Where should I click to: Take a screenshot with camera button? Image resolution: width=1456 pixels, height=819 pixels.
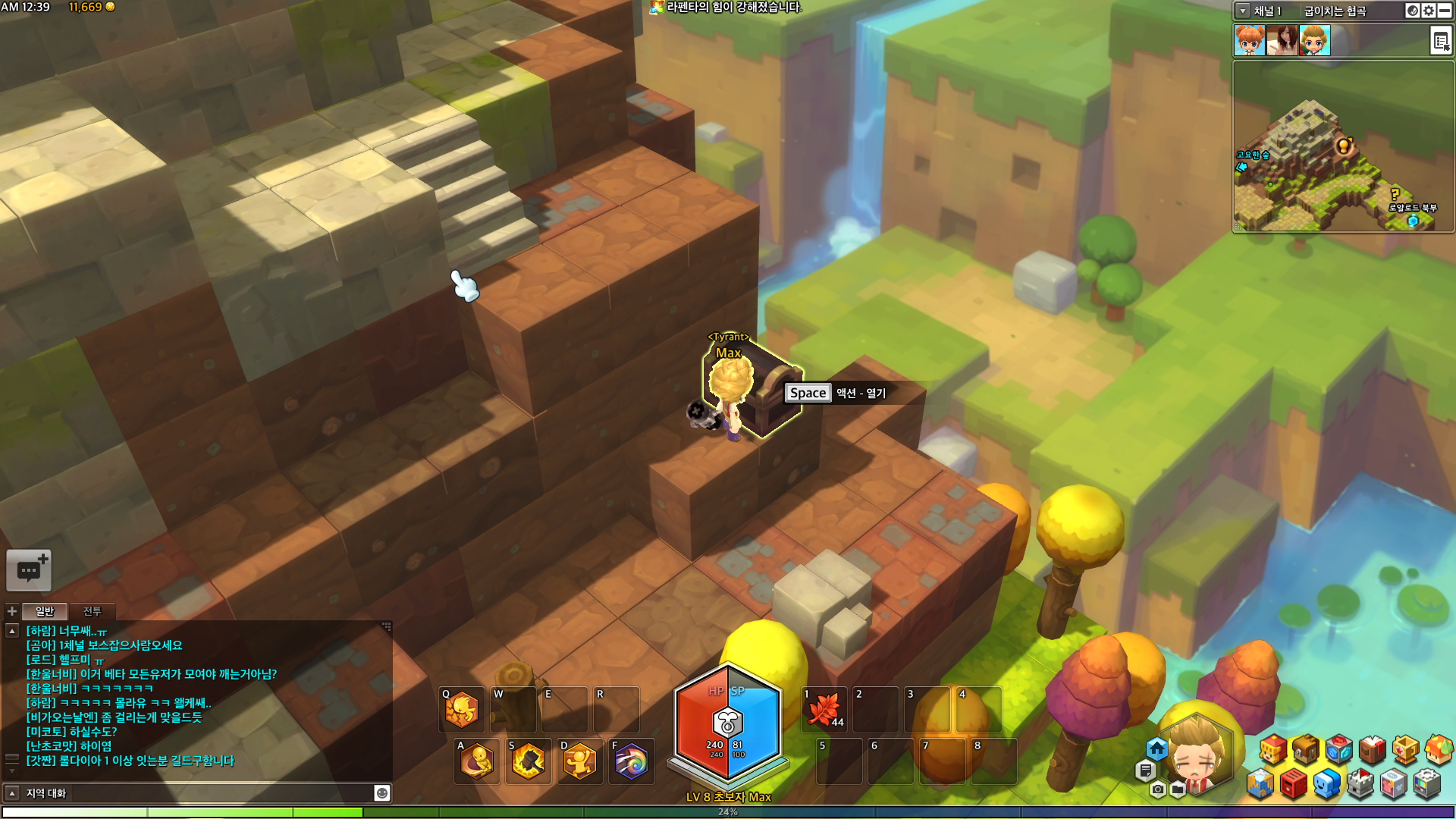pyautogui.click(x=1157, y=790)
